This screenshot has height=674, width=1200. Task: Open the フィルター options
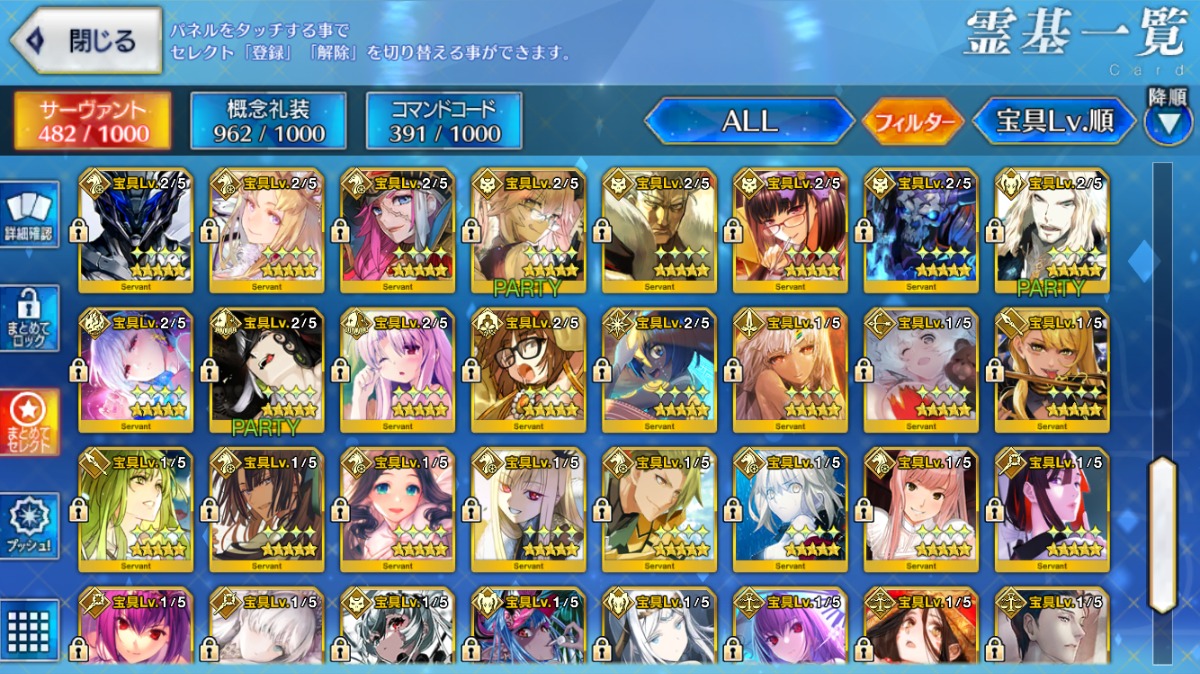pyautogui.click(x=913, y=122)
